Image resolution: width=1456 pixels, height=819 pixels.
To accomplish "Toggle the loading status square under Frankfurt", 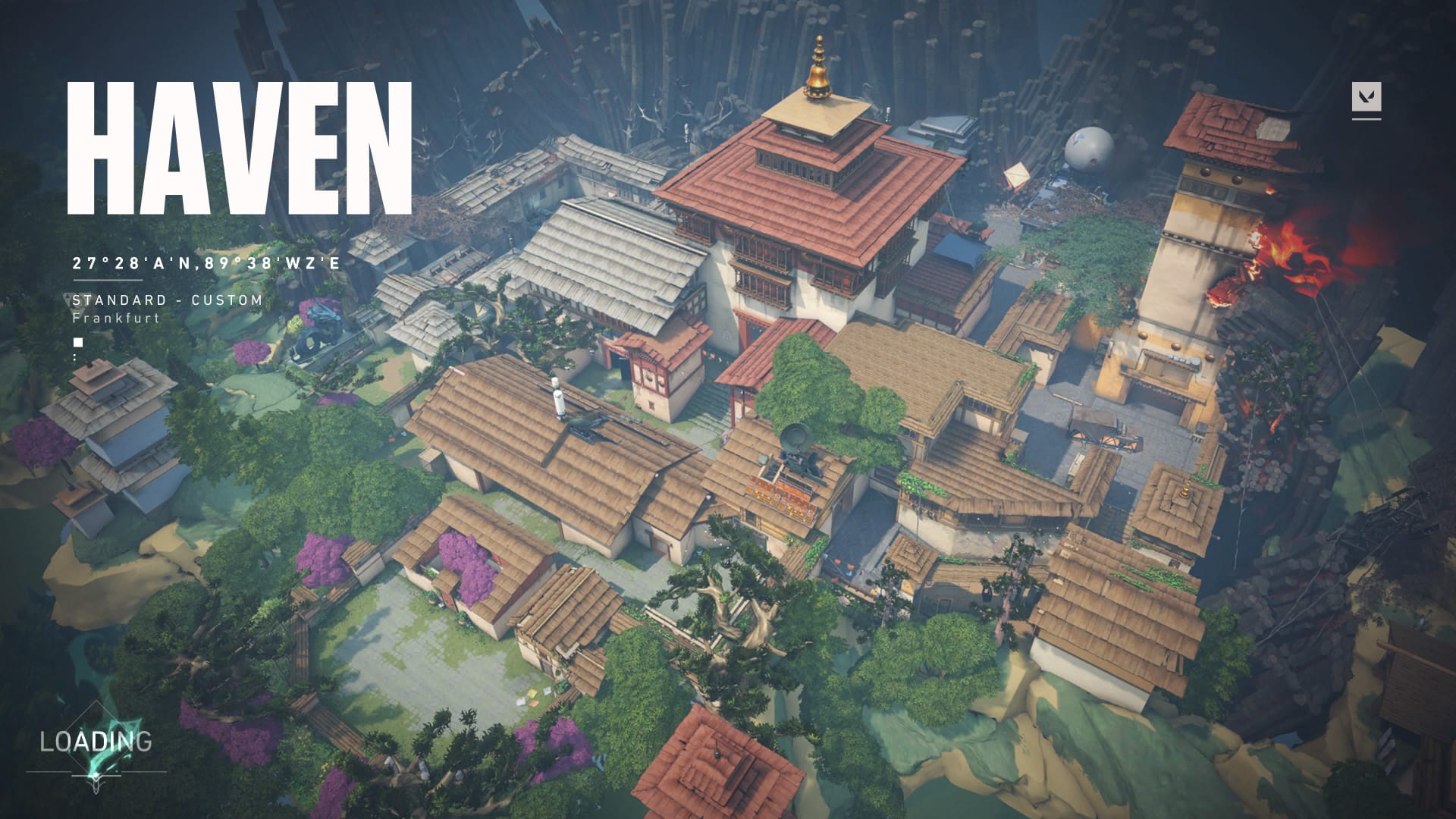I will click(78, 342).
